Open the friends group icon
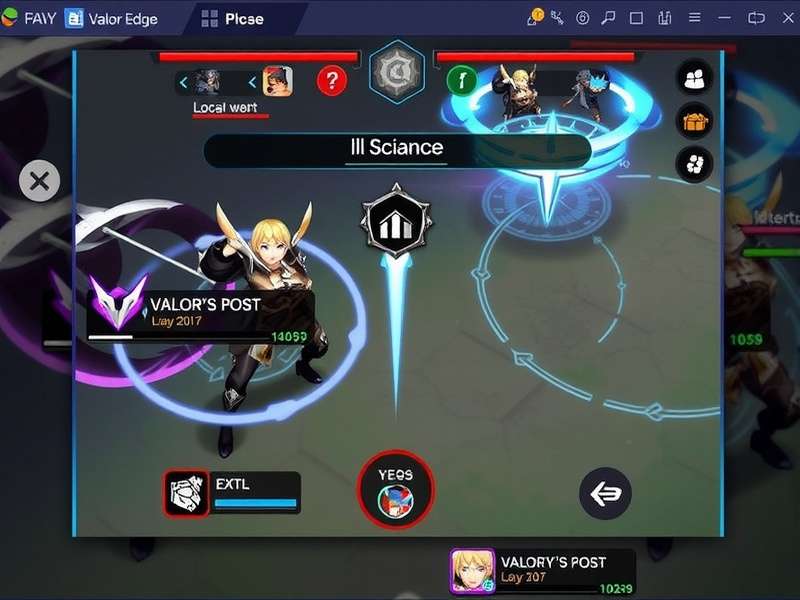800x600 pixels. point(694,77)
